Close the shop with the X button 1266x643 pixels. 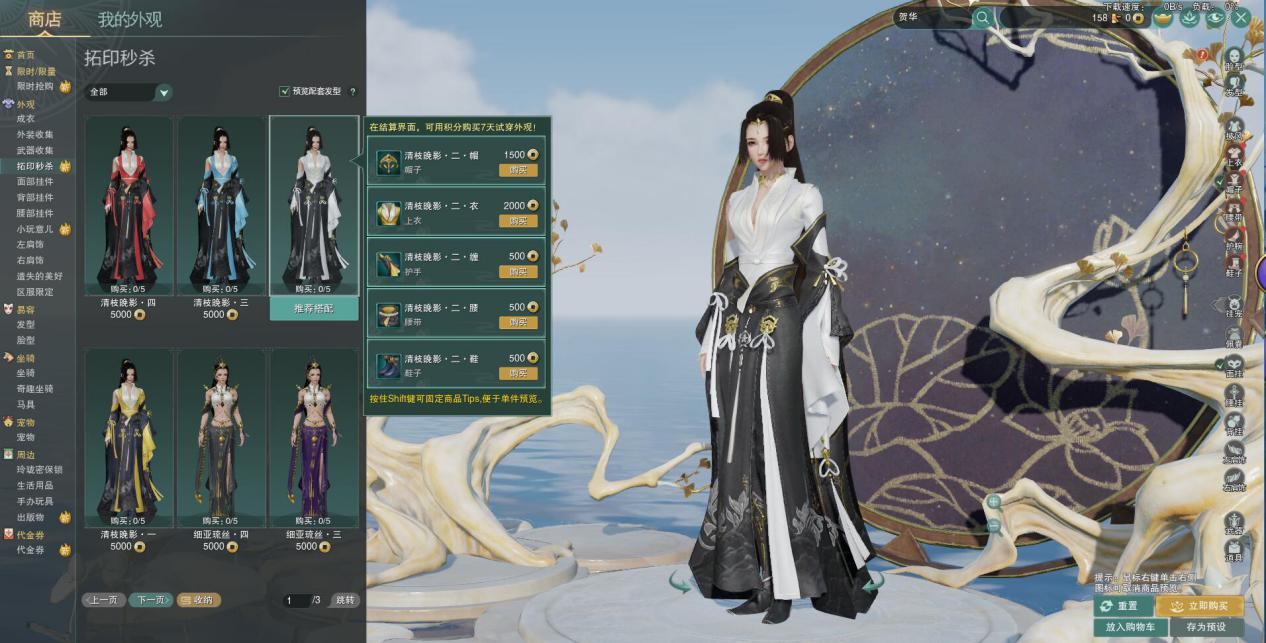1241,17
